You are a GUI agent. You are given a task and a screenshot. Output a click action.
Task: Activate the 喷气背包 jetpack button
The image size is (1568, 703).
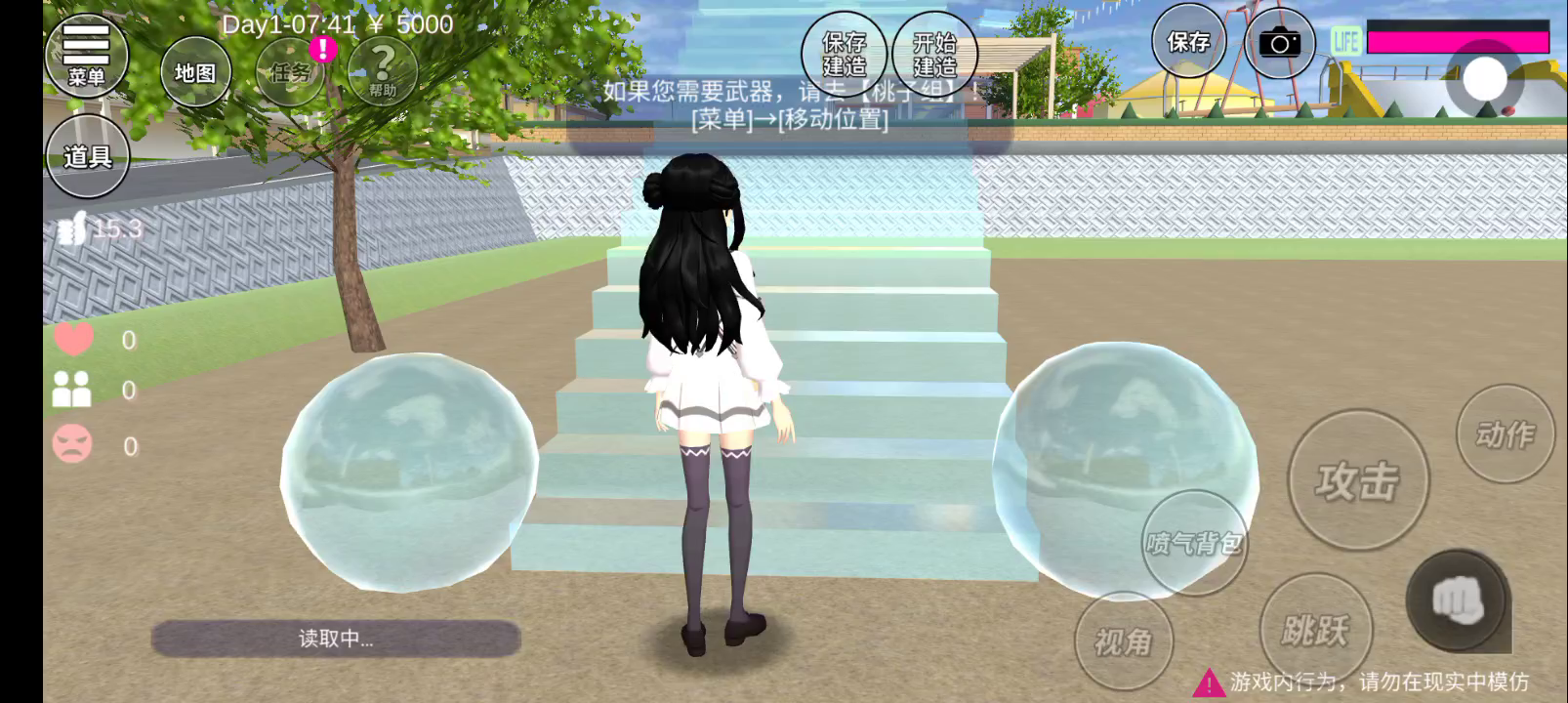click(1194, 543)
